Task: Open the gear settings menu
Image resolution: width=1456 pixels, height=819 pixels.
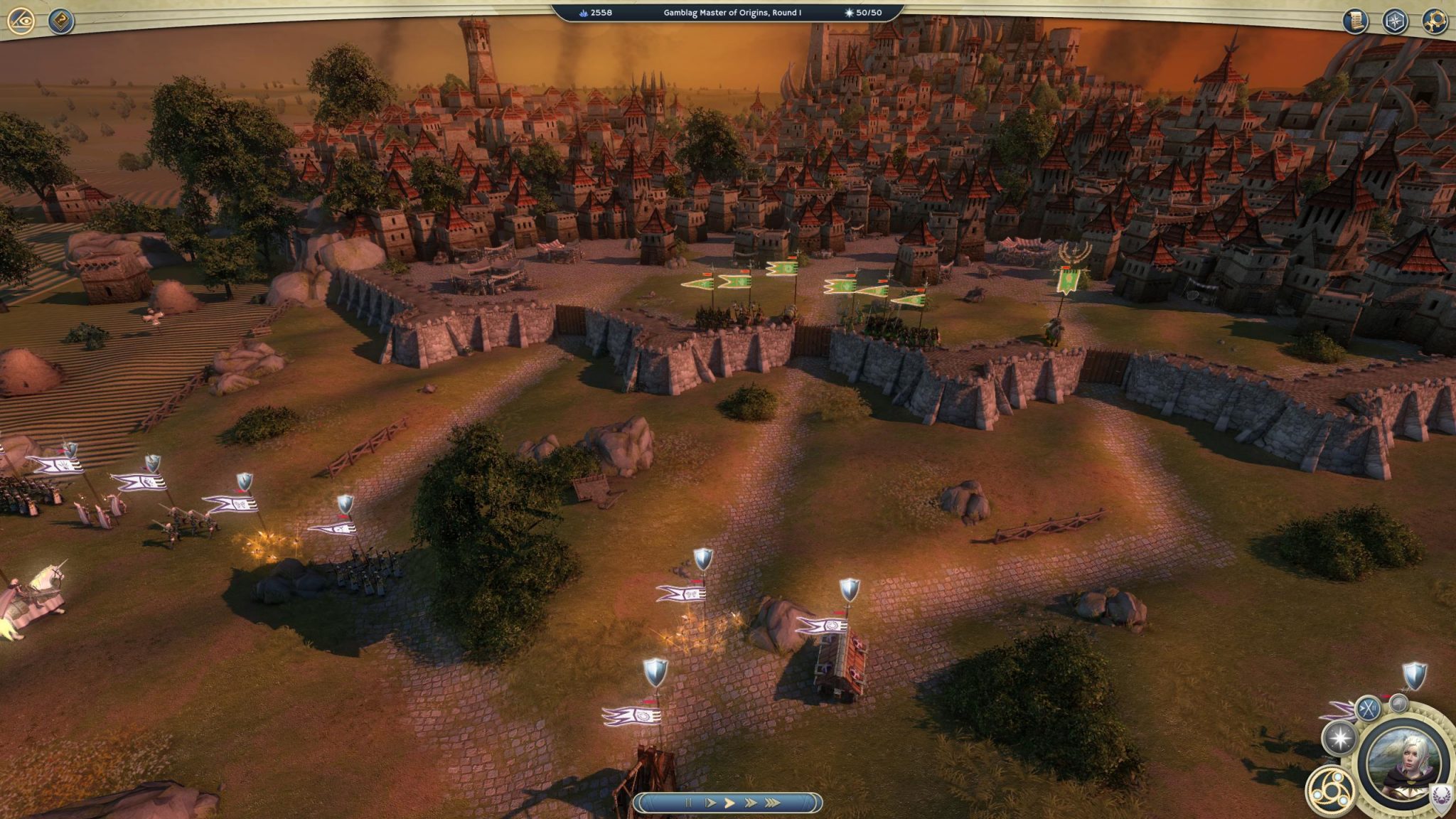Action: click(x=1435, y=21)
